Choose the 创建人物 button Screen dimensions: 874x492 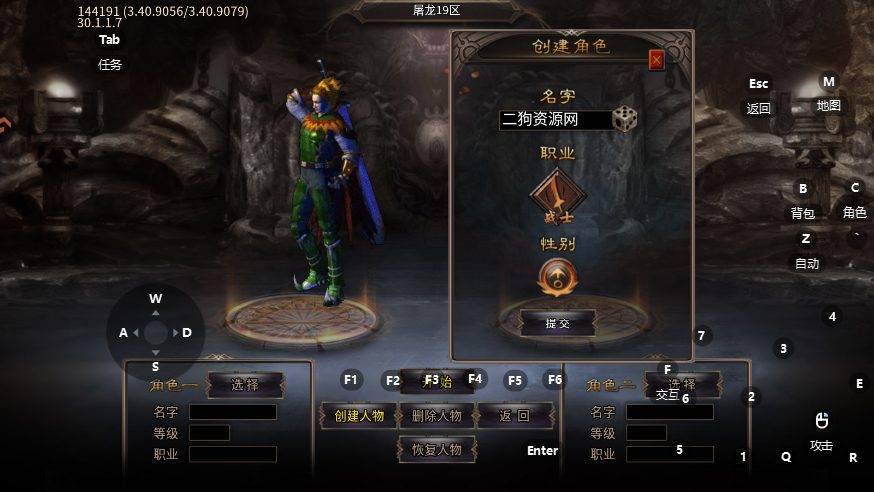pyautogui.click(x=358, y=416)
